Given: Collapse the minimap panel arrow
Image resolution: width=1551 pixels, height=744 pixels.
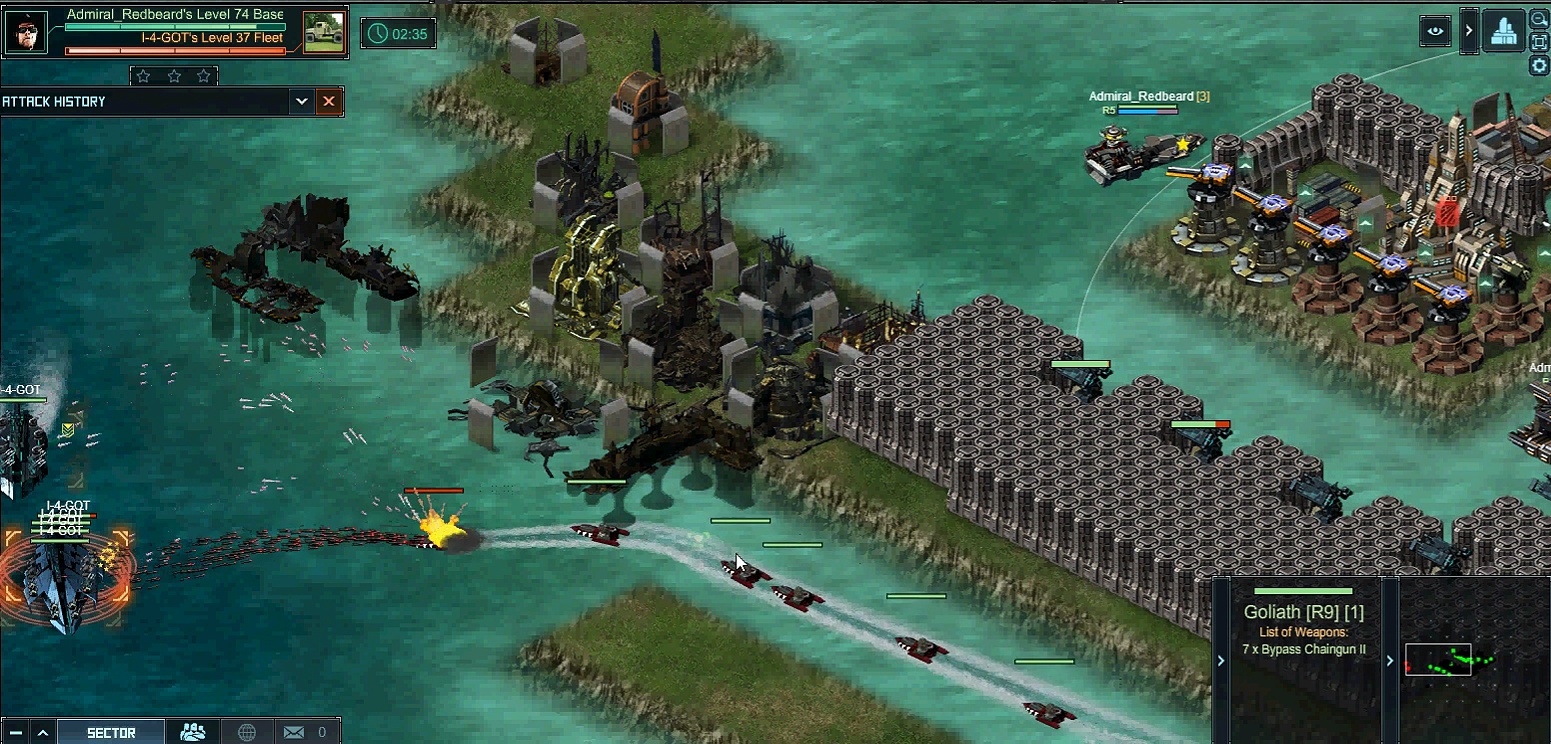Looking at the screenshot, I should pos(1389,660).
